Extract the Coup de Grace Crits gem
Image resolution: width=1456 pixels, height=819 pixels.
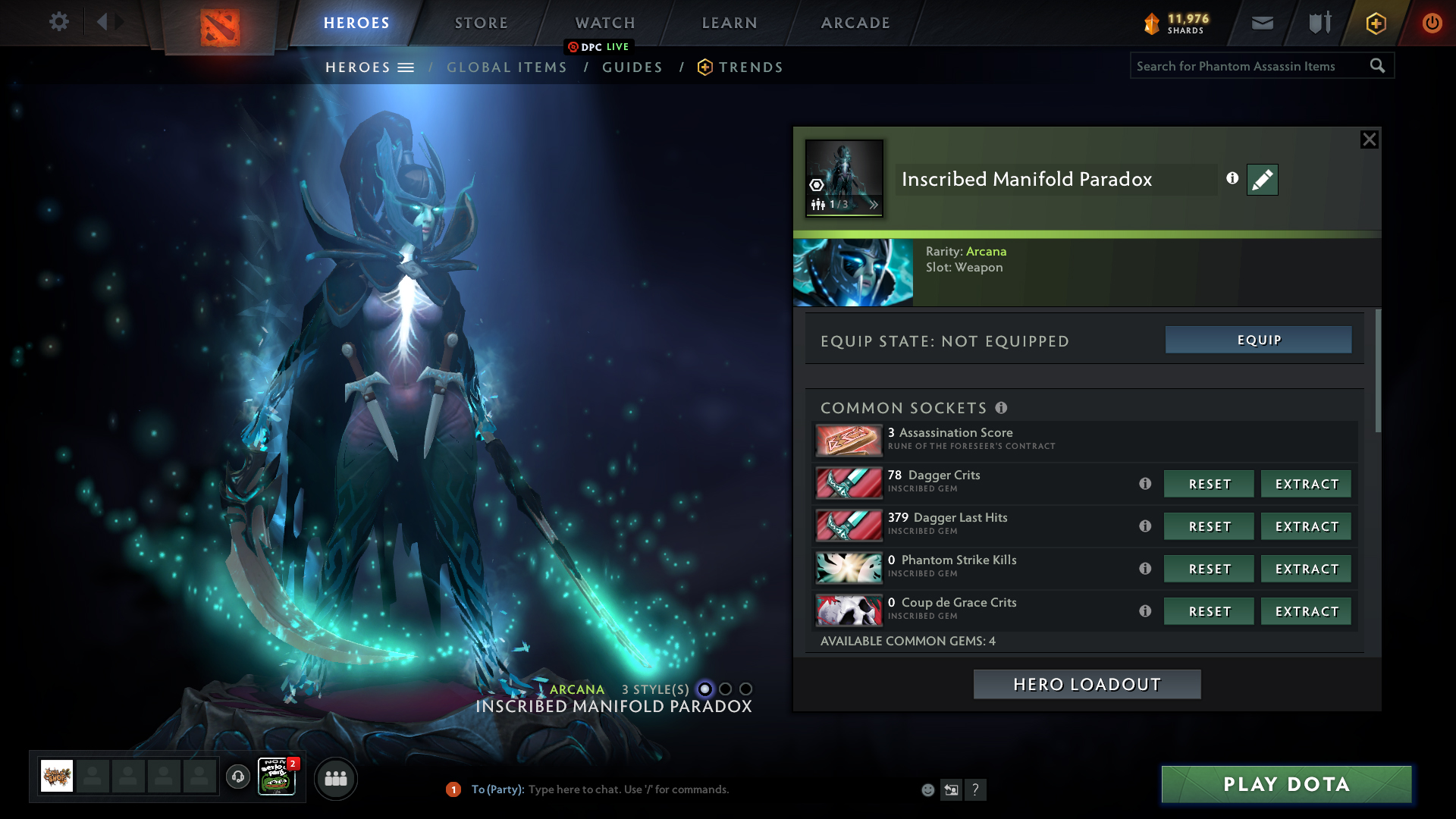click(1306, 611)
